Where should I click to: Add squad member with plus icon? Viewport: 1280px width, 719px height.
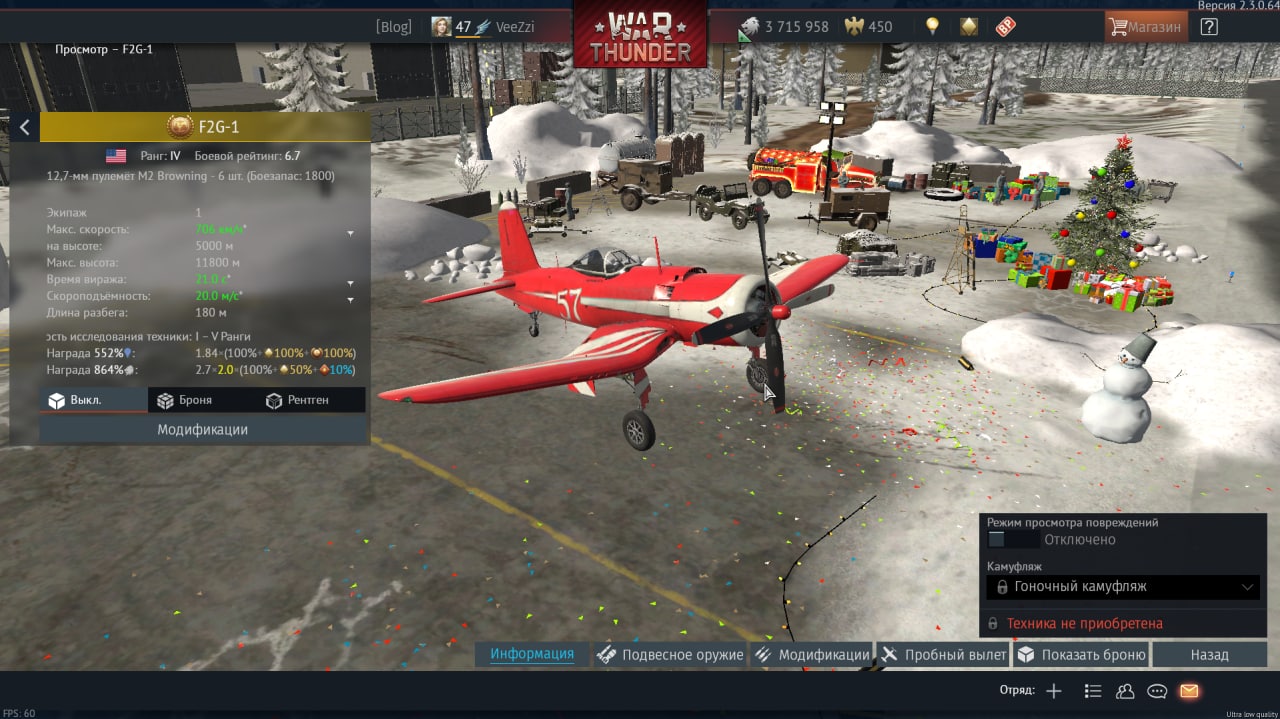click(x=1054, y=691)
